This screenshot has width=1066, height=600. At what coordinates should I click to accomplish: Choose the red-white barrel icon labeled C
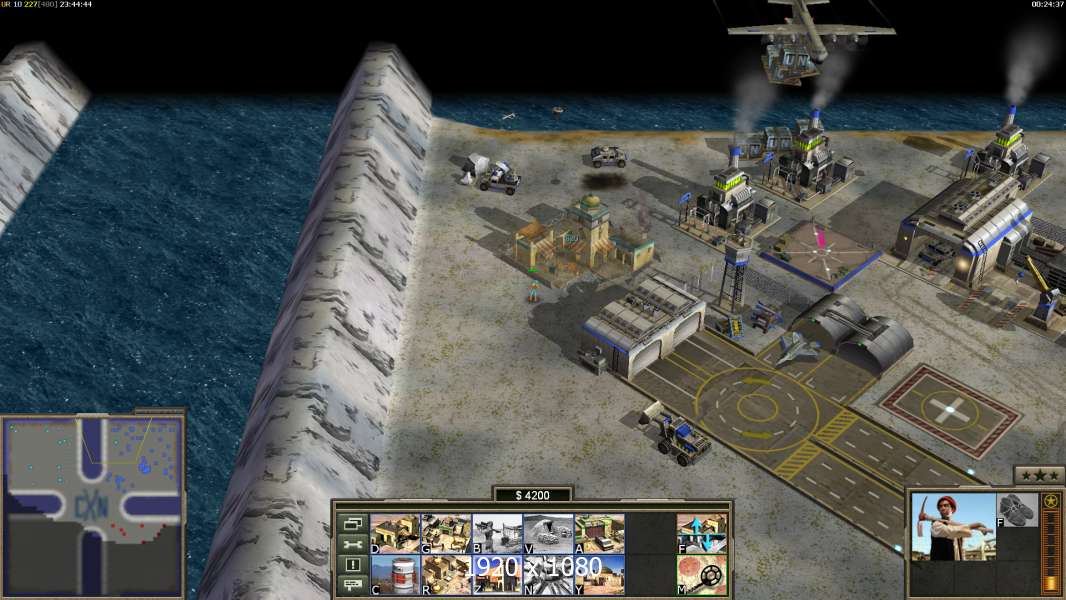395,574
